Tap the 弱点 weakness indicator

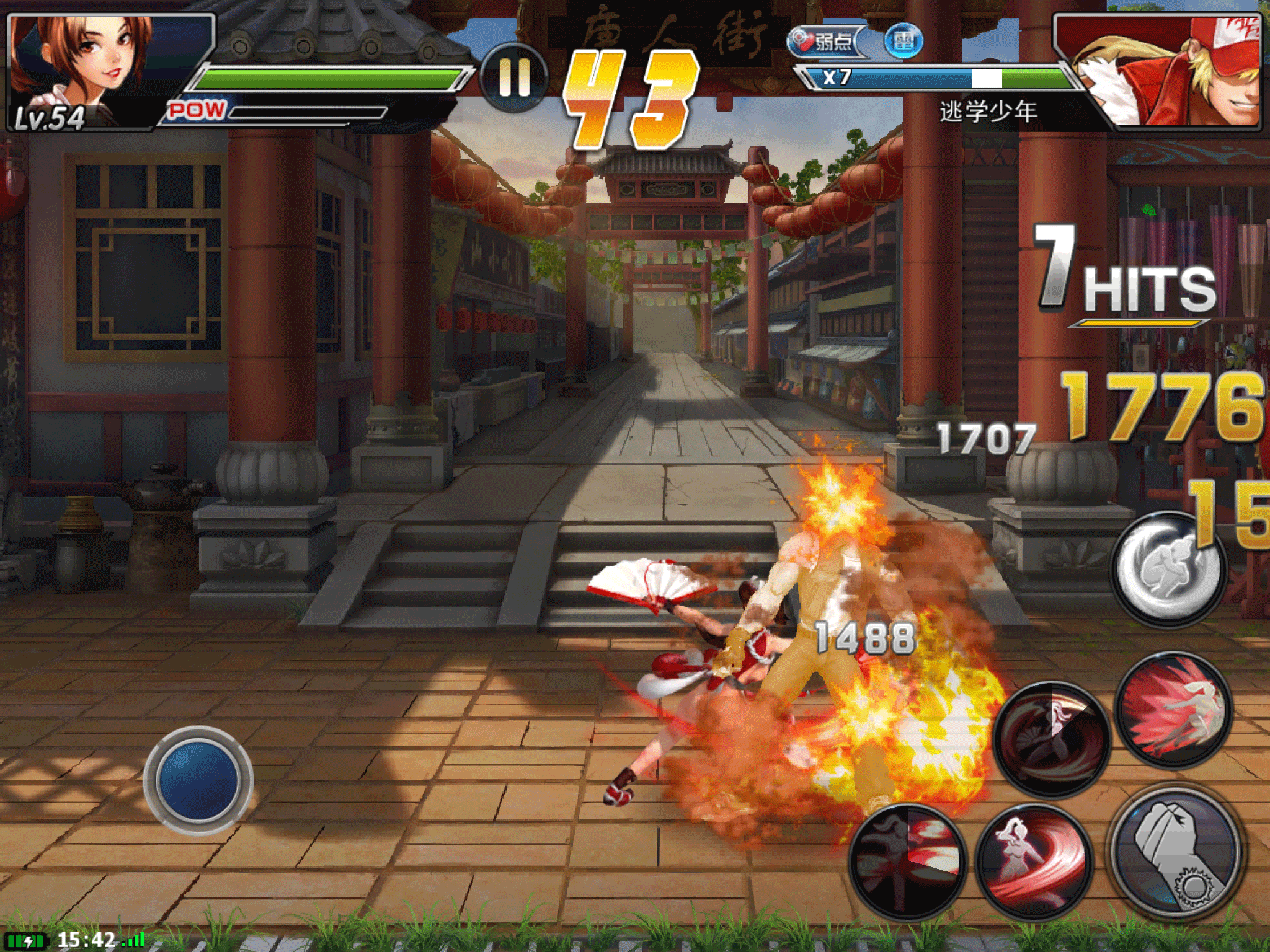click(x=825, y=42)
